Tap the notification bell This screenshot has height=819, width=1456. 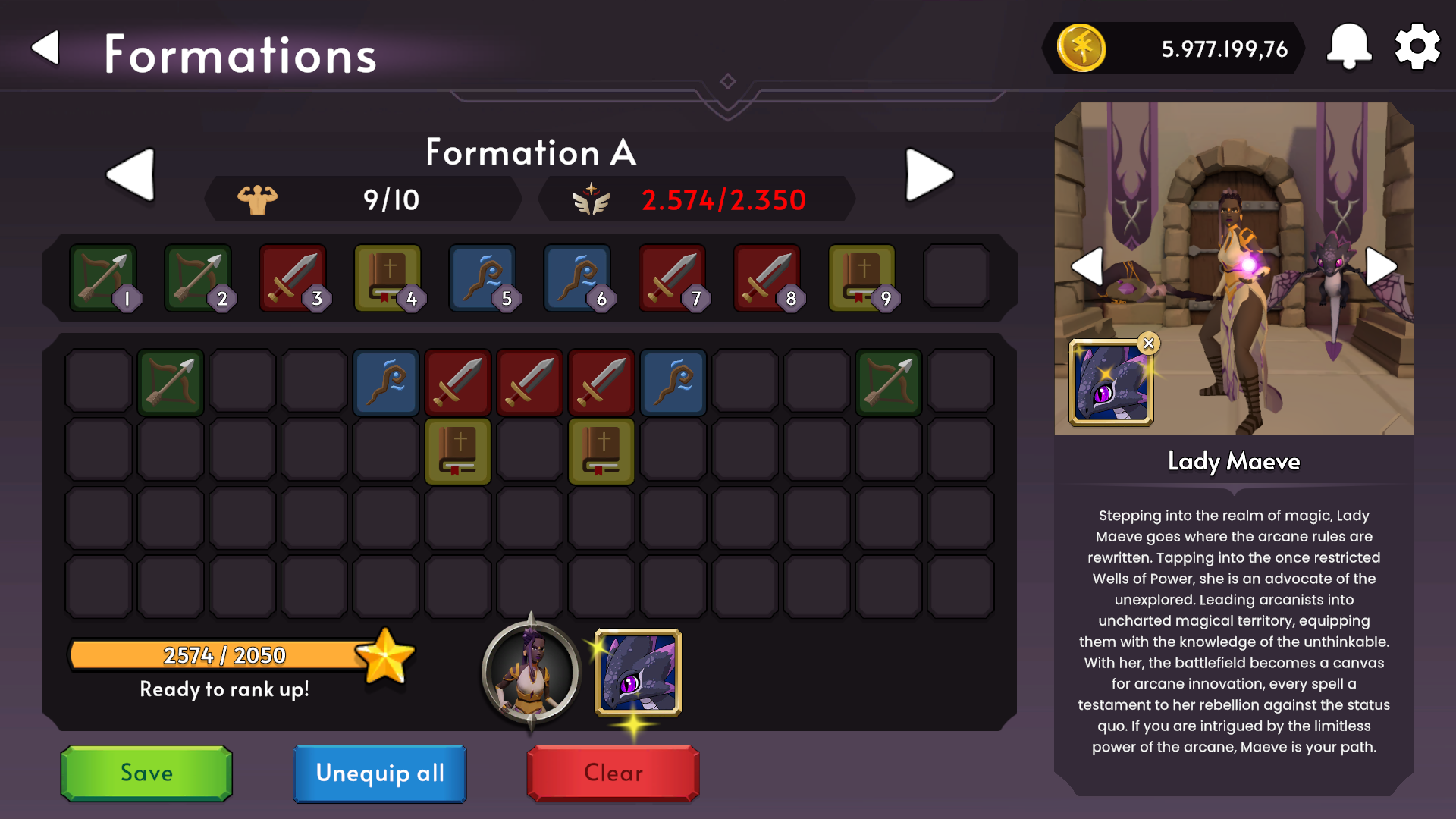click(1348, 45)
